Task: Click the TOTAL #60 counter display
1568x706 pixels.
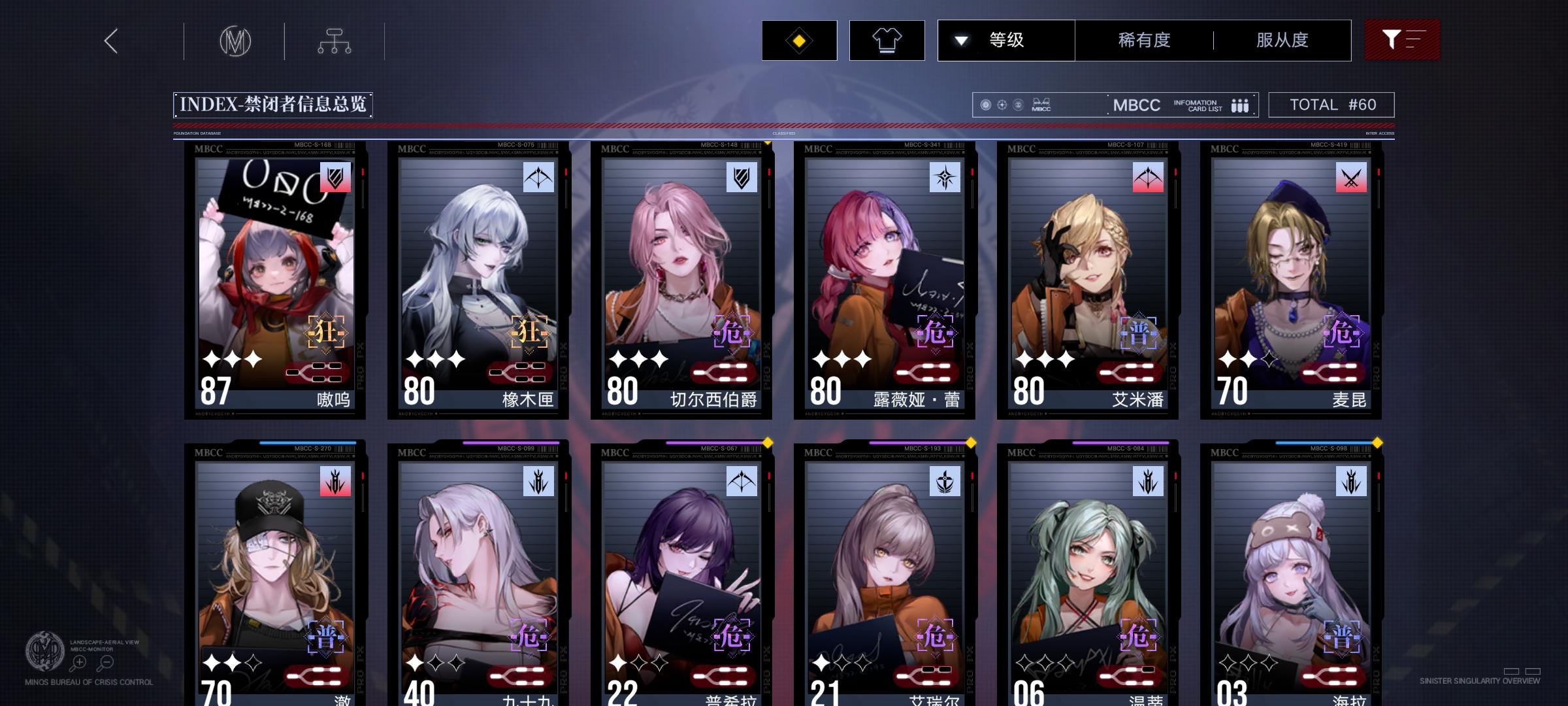Action: (x=1330, y=104)
